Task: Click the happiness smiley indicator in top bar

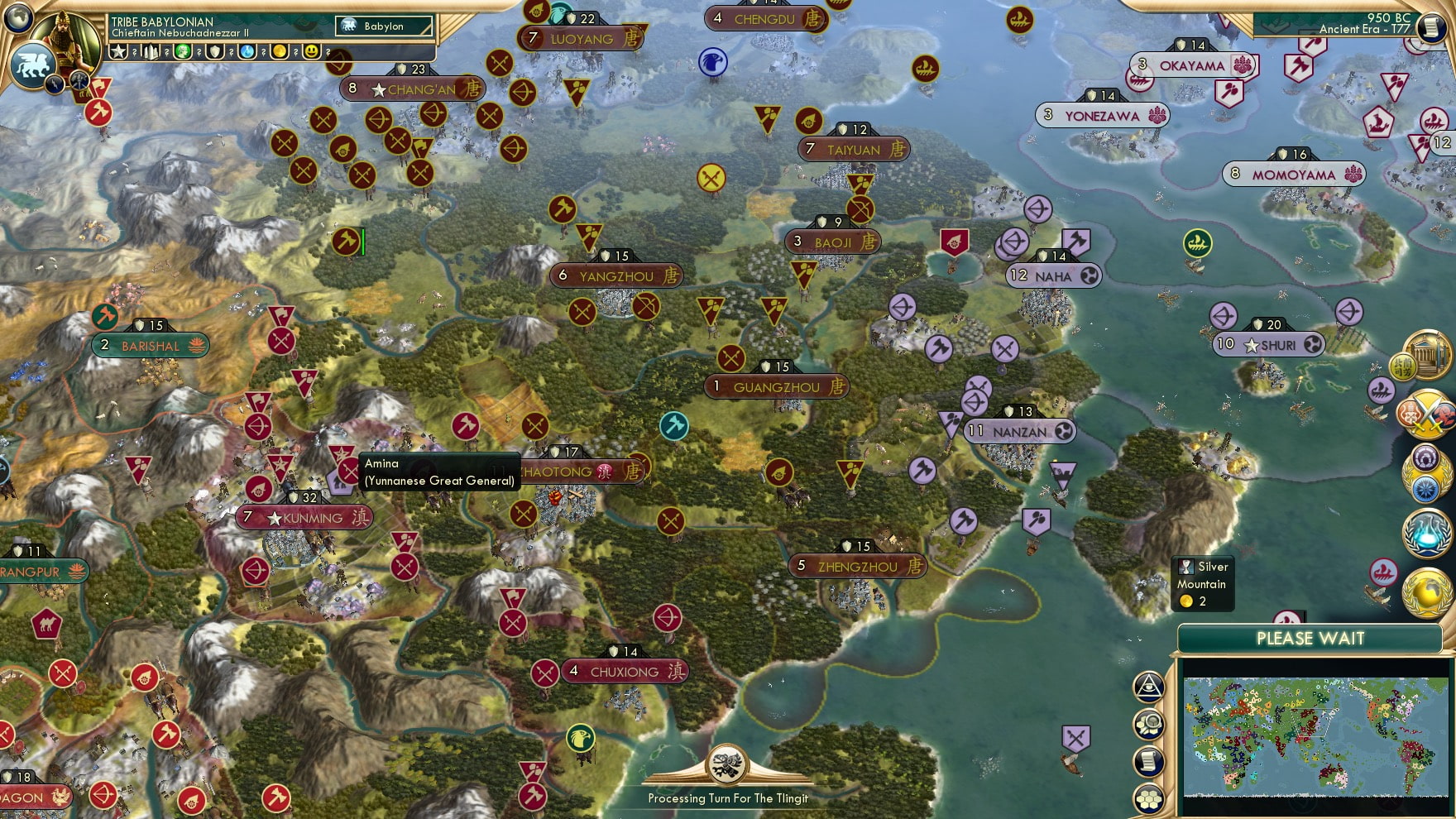Action: (x=310, y=51)
